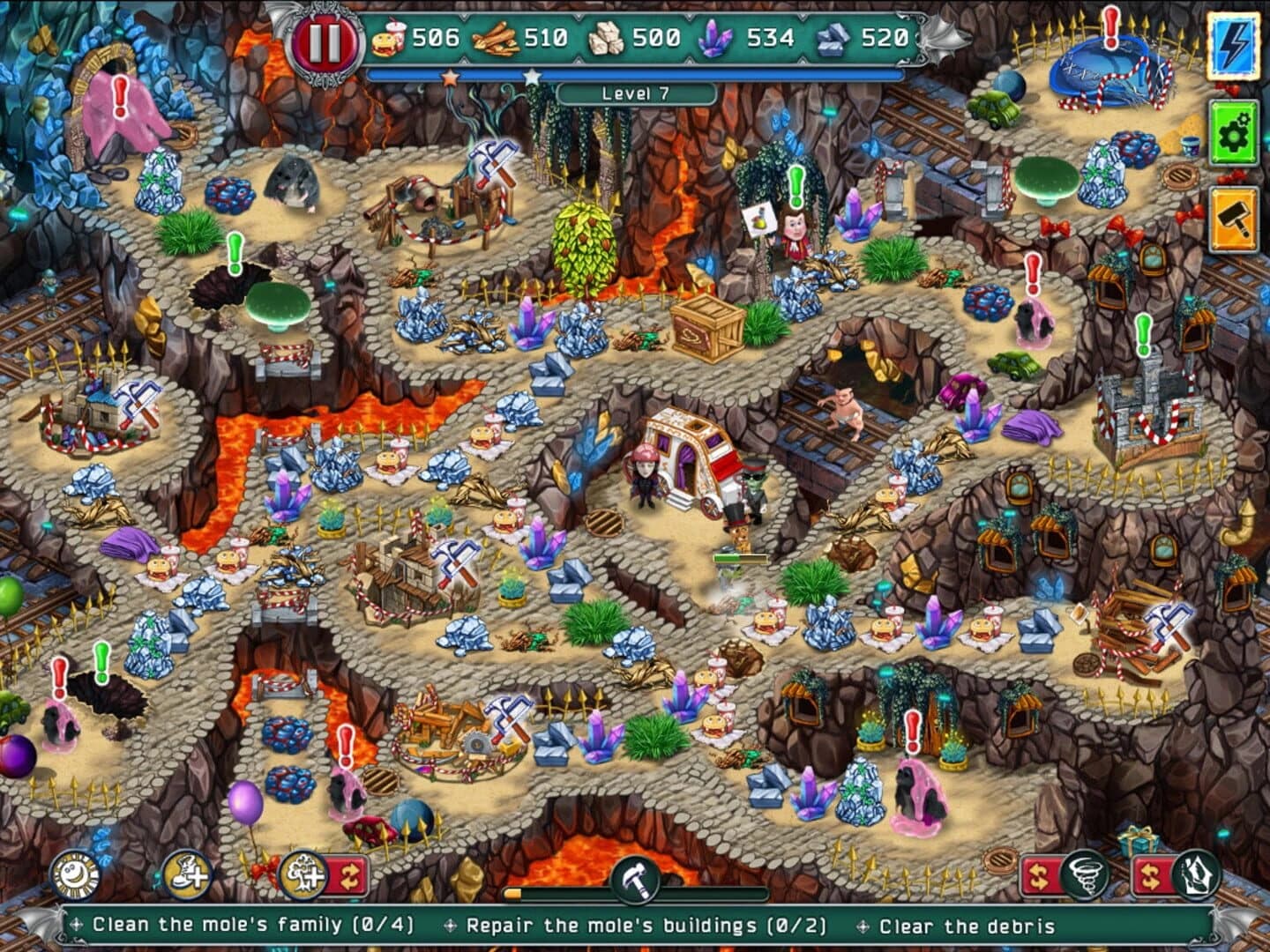Image resolution: width=1270 pixels, height=952 pixels.
Task: Click the Level 7 banner
Action: pyautogui.click(x=634, y=93)
